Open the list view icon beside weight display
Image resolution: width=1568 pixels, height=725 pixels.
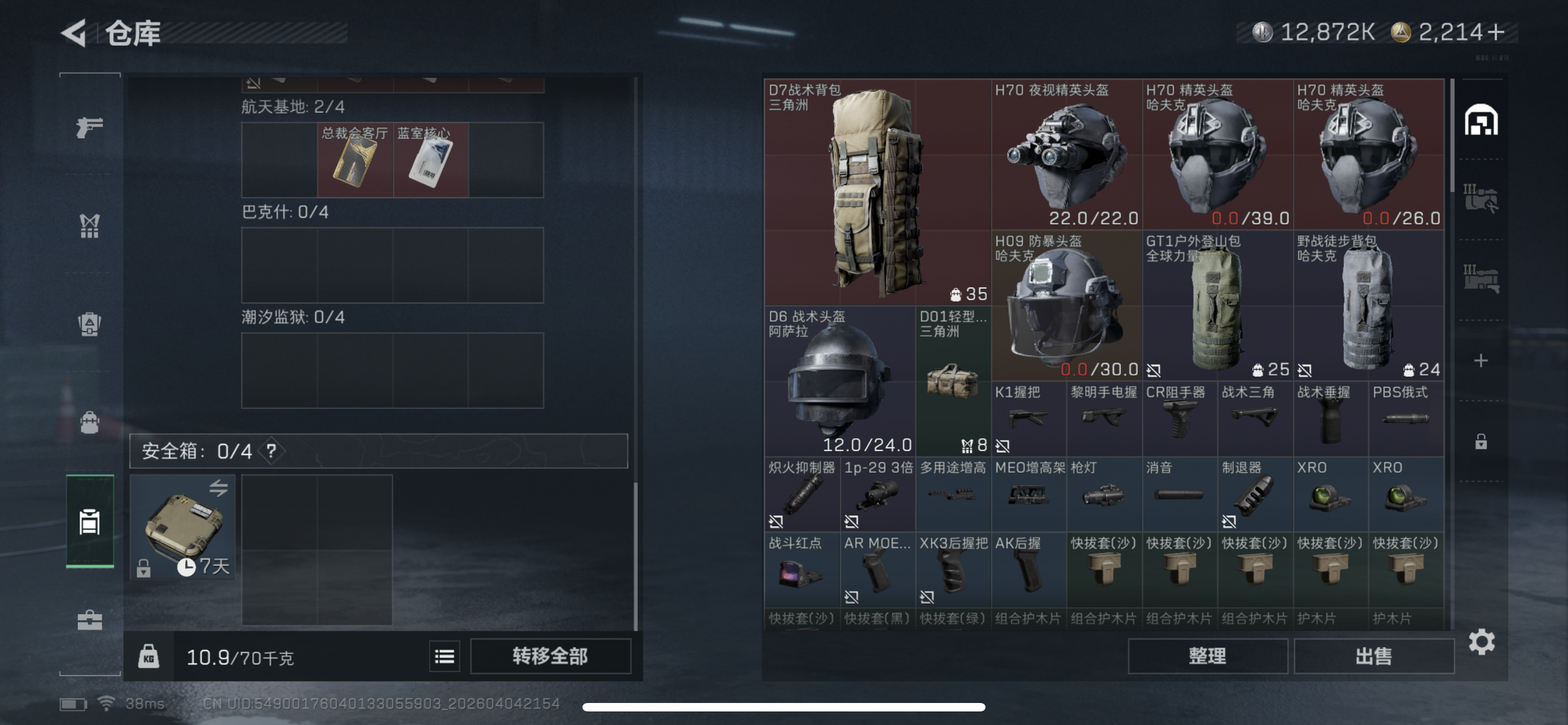tap(444, 656)
